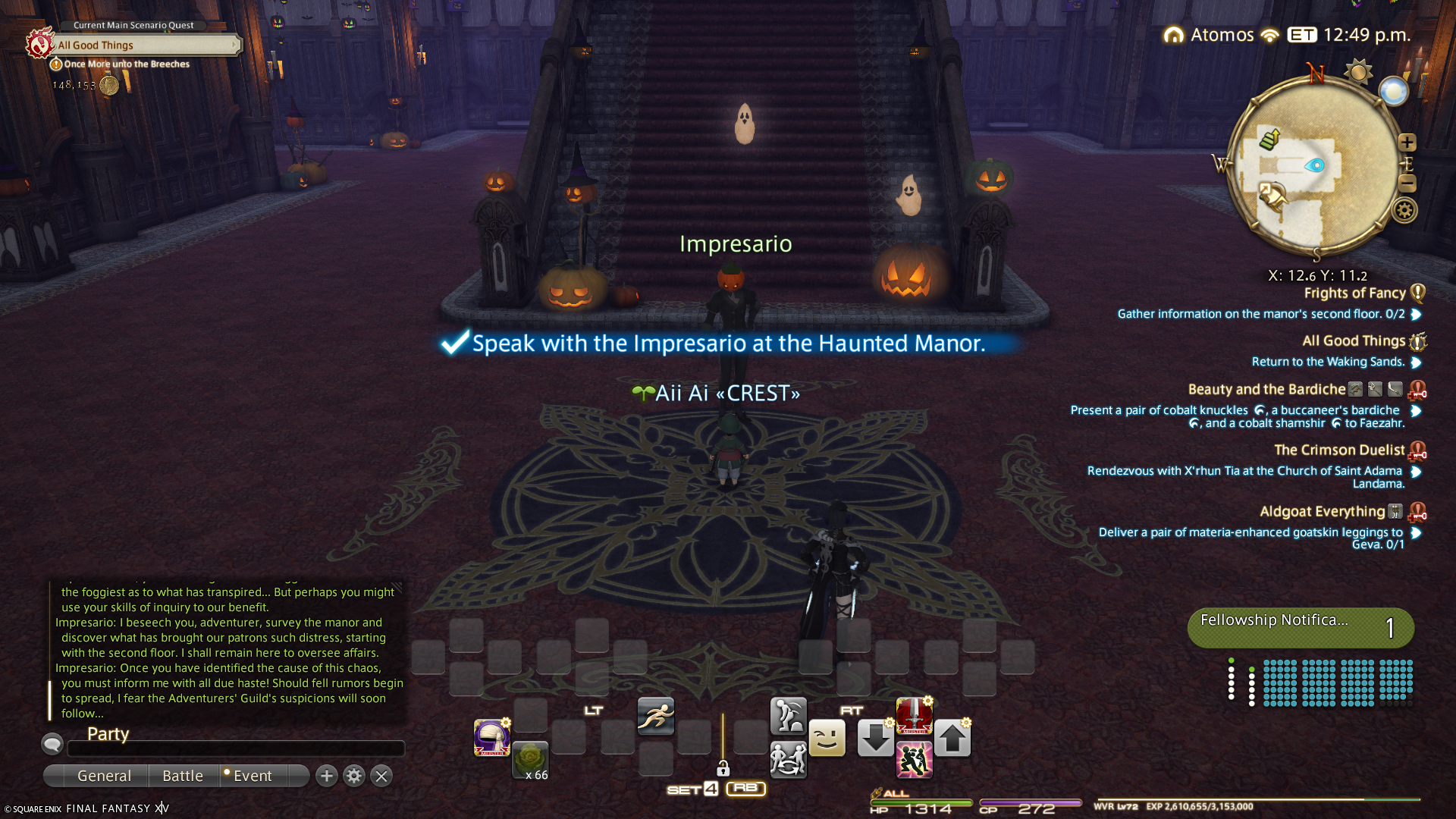Add a new chat tab with plus button
Image resolution: width=1456 pixels, height=819 pixels.
tap(327, 776)
